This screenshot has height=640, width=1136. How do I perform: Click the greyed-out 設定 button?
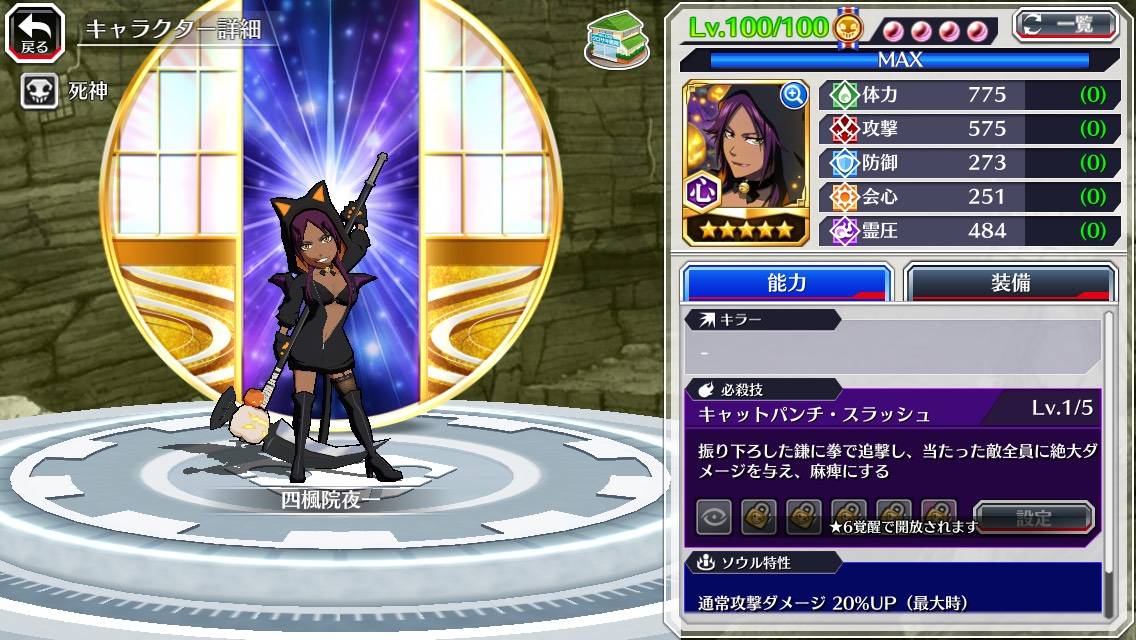pos(1034,517)
